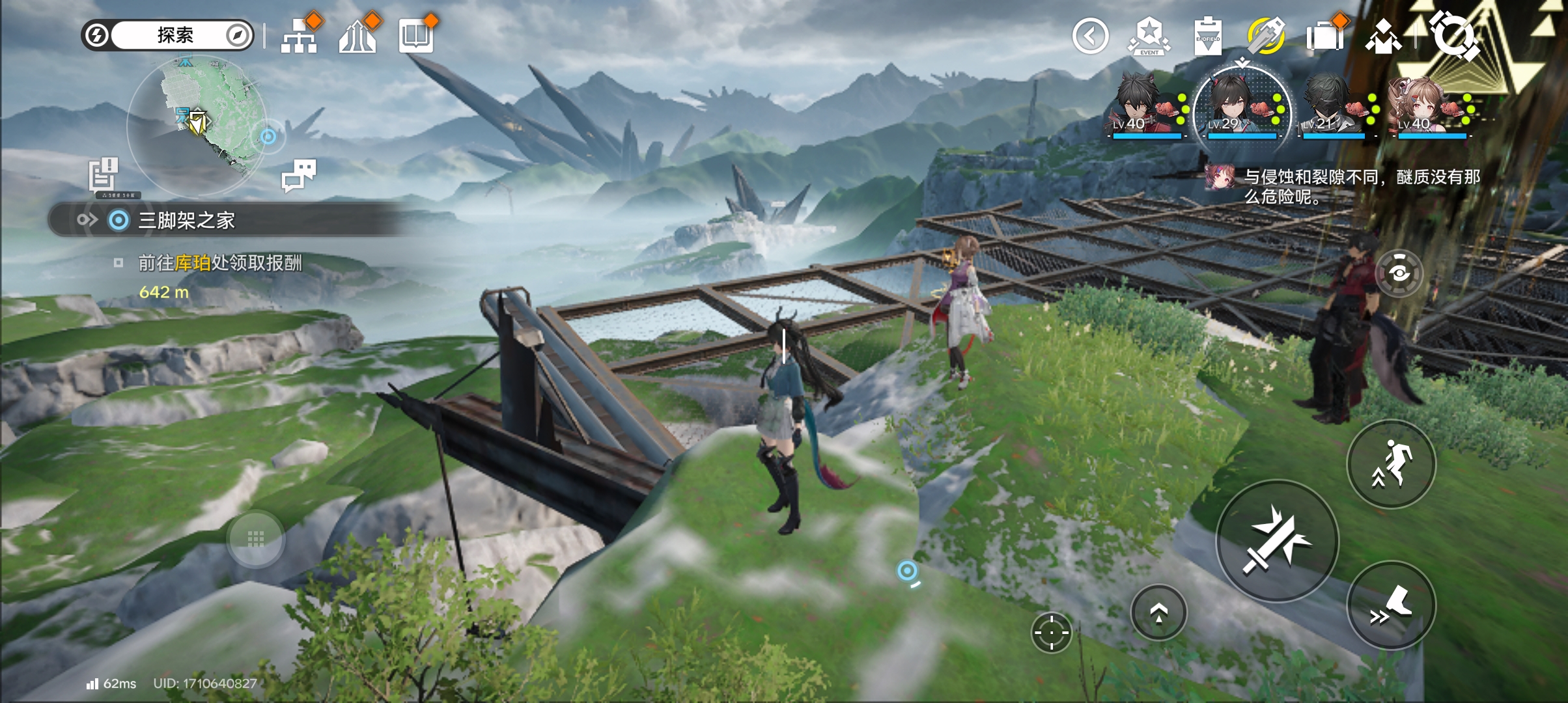Open the book journal icon
The image size is (1568, 703).
[416, 36]
